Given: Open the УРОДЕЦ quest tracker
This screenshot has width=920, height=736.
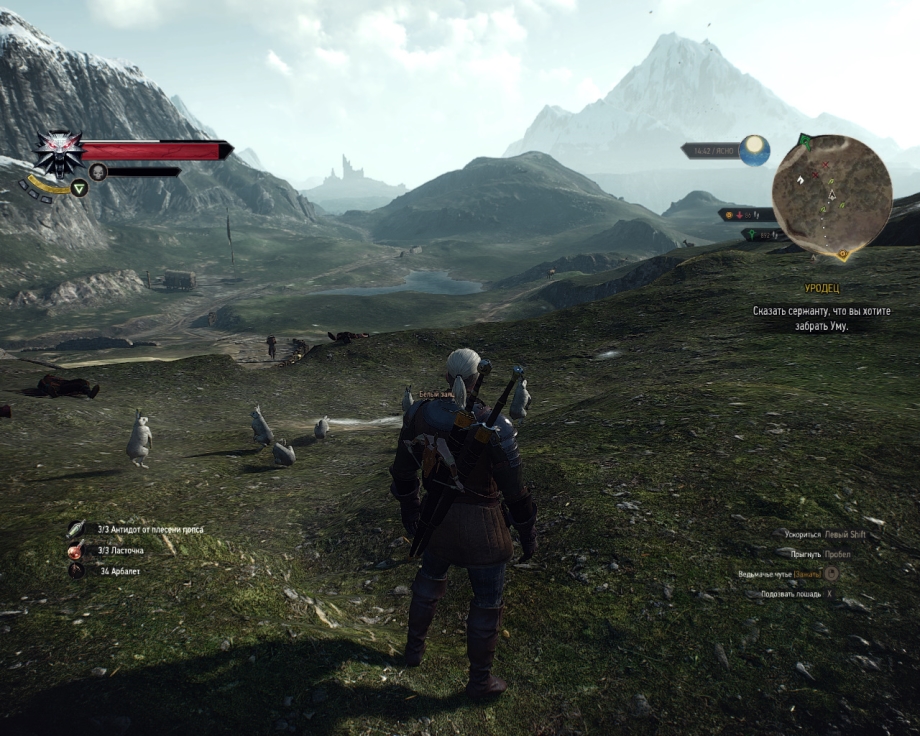Looking at the screenshot, I should [821, 288].
